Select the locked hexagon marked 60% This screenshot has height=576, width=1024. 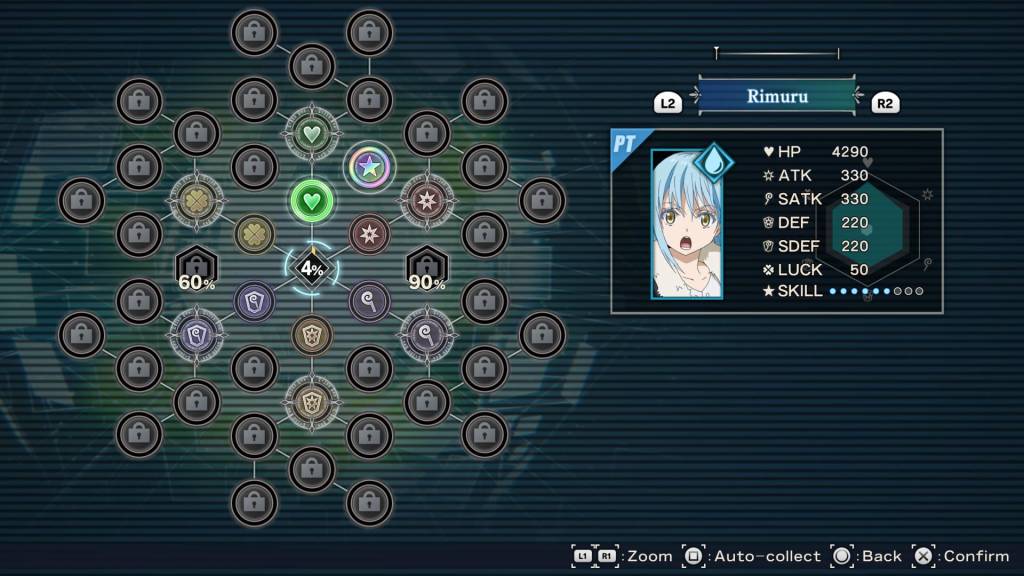point(196,268)
